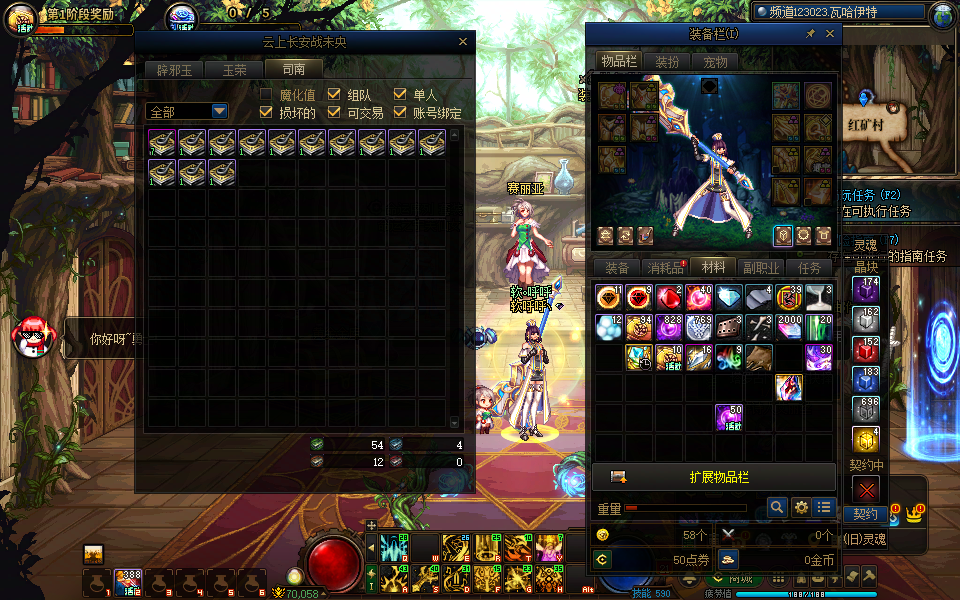Switch to the 辟邪玉 tab
This screenshot has width=960, height=600.
(x=174, y=70)
